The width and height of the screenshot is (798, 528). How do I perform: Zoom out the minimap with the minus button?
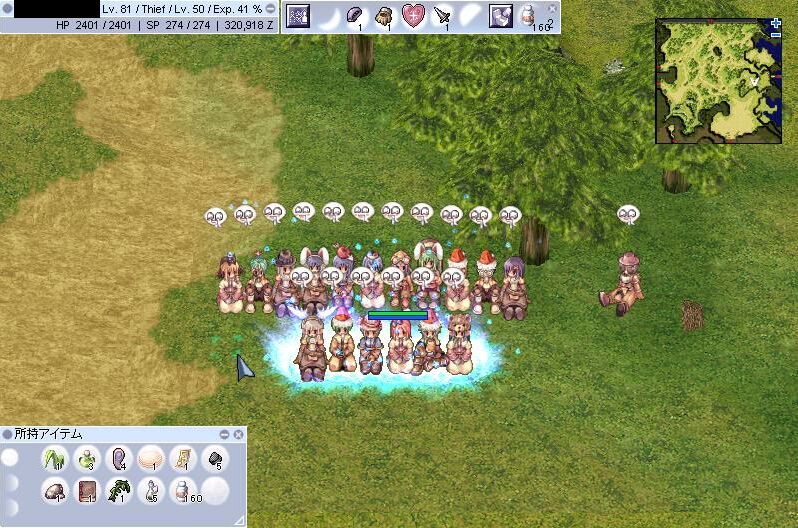point(776,35)
